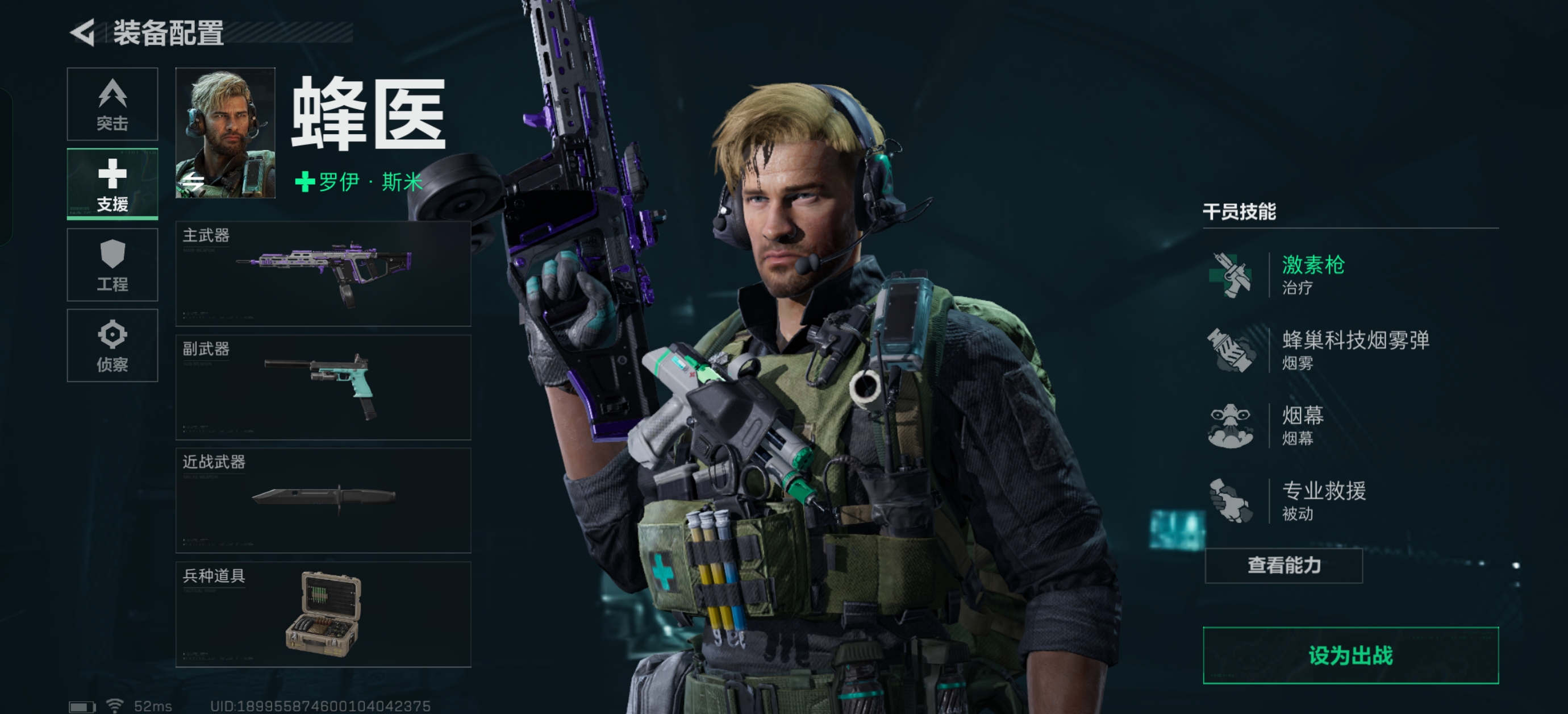Confirm with the 设为出战 button
Image resolution: width=1568 pixels, height=714 pixels.
pos(1350,655)
